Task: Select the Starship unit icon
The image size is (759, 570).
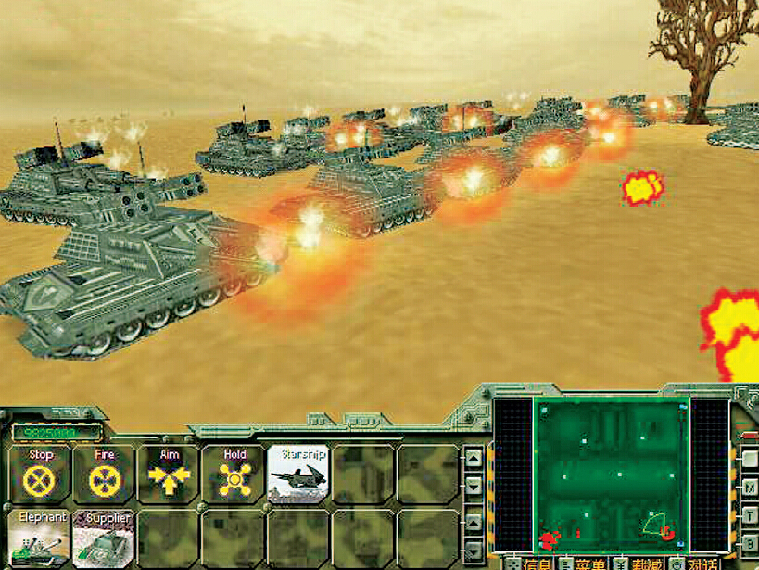Action: click(299, 474)
